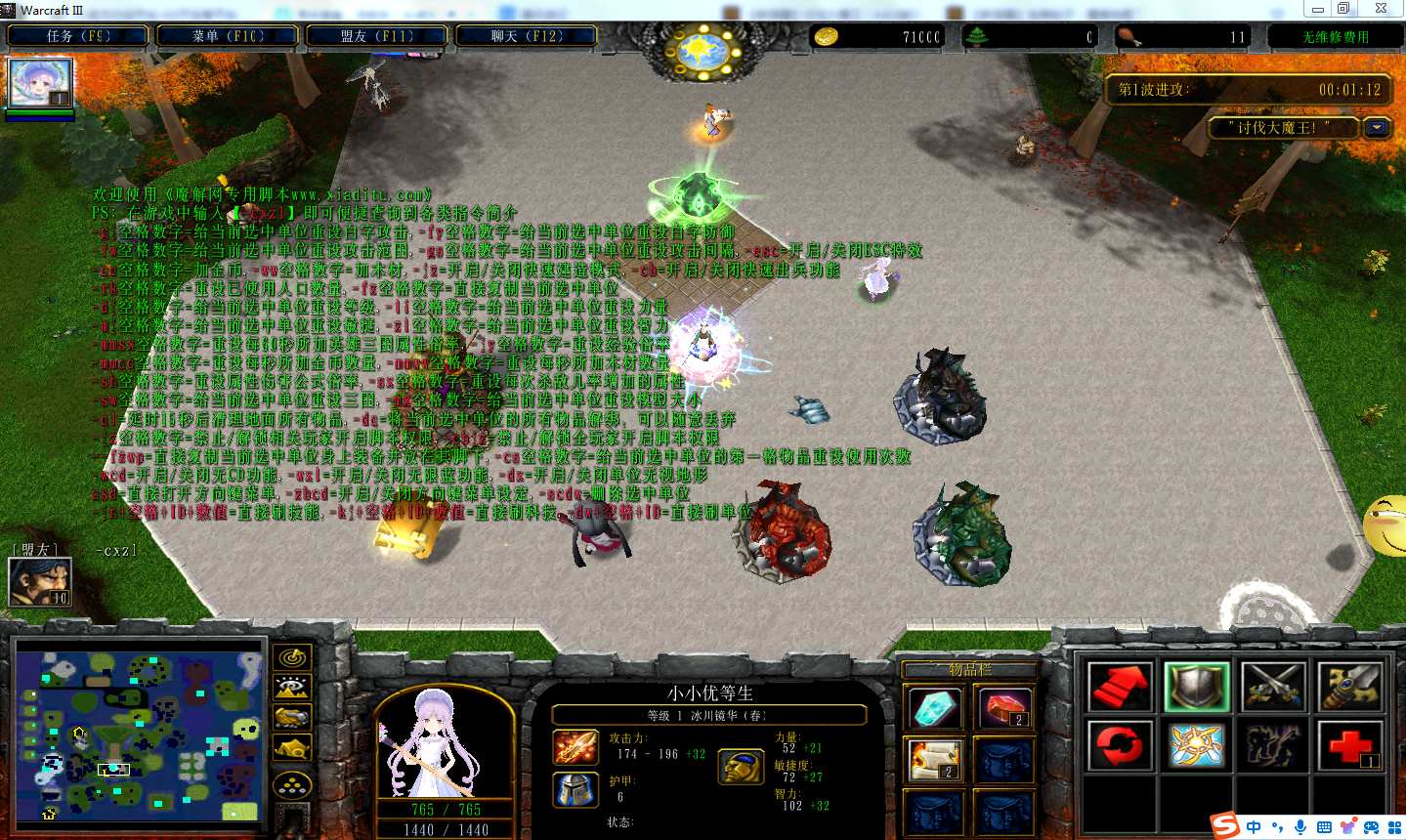Click the ally hero portrait labeled 盟友

pyautogui.click(x=40, y=581)
